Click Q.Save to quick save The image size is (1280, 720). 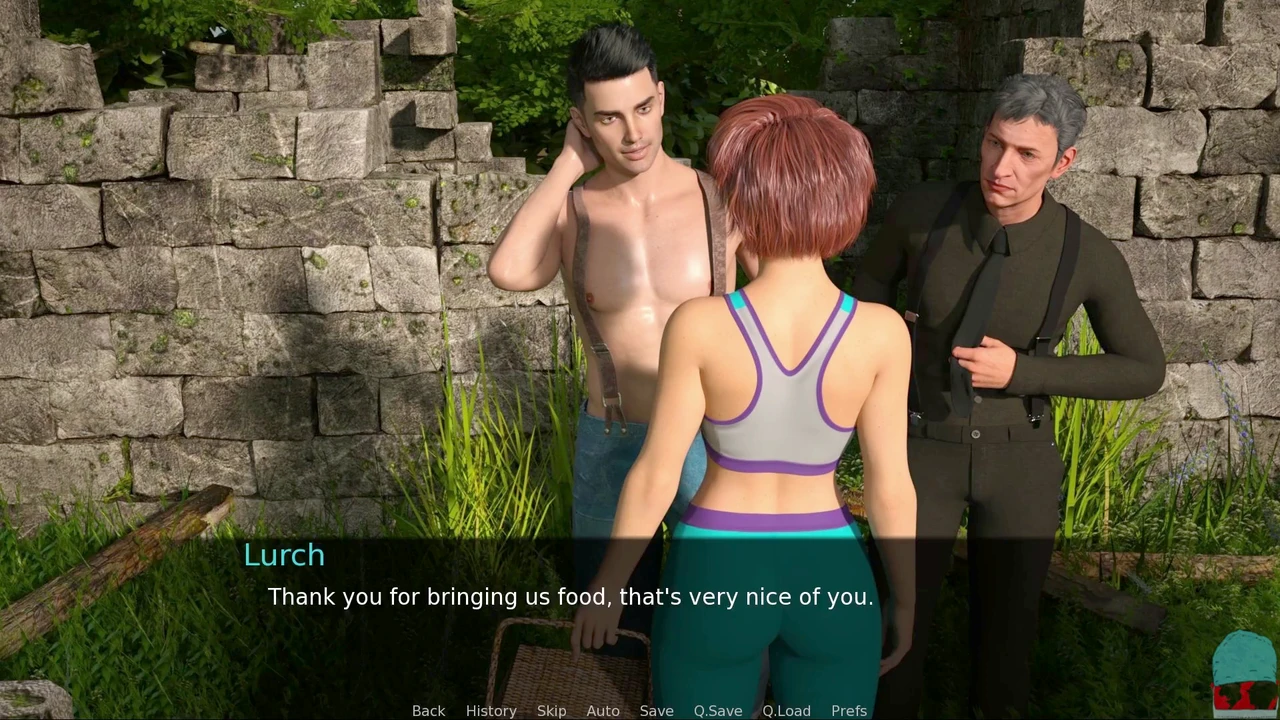pos(718,710)
